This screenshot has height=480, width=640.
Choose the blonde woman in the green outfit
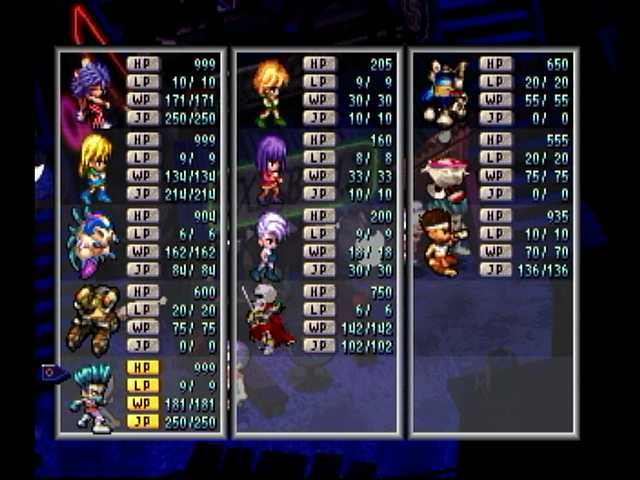tap(96, 168)
